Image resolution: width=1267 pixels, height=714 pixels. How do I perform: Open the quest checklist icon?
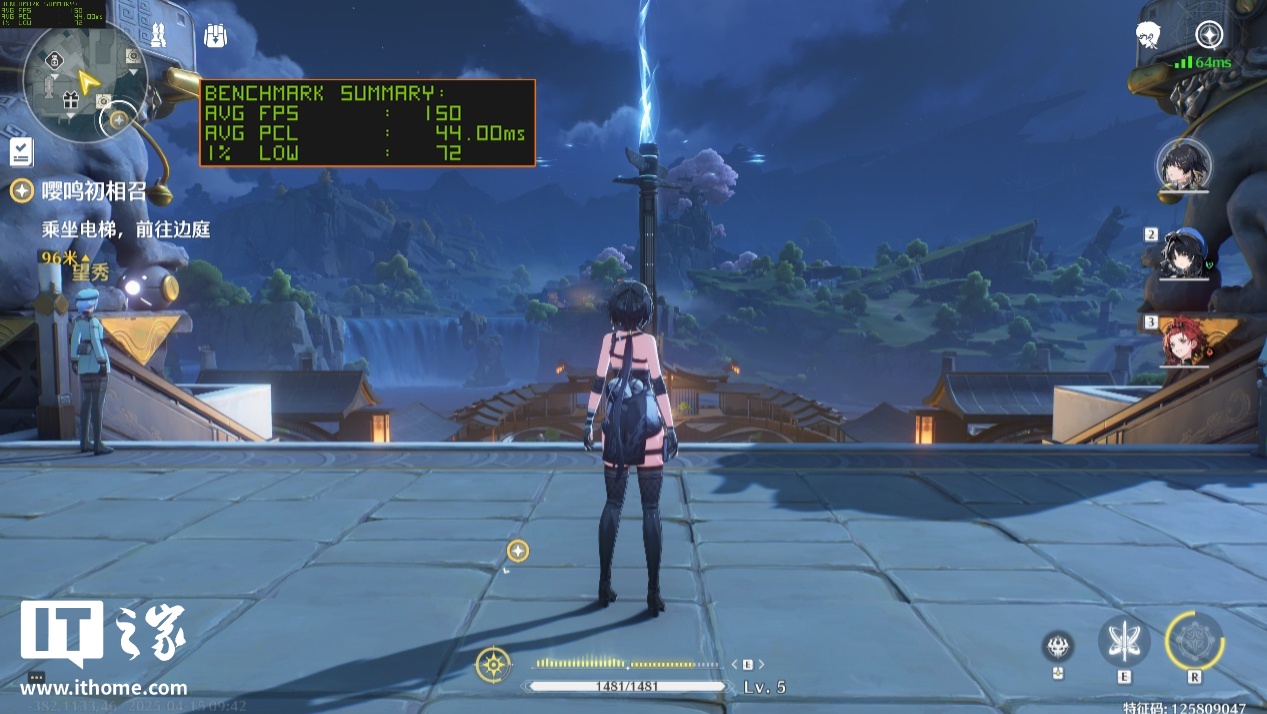[x=21, y=152]
